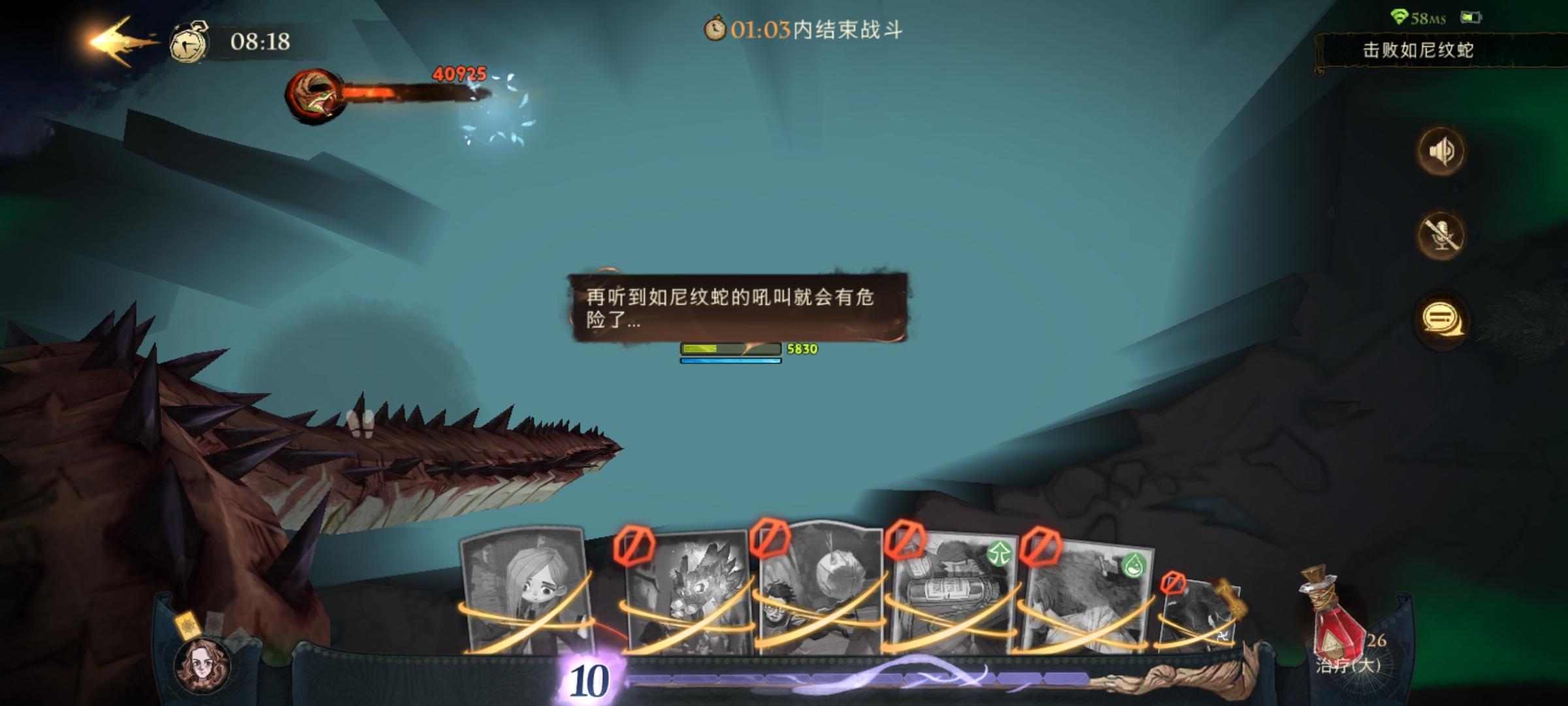This screenshot has height=706, width=1568.
Task: Click the pocket watch timer icon showing 08:18
Action: [x=188, y=44]
